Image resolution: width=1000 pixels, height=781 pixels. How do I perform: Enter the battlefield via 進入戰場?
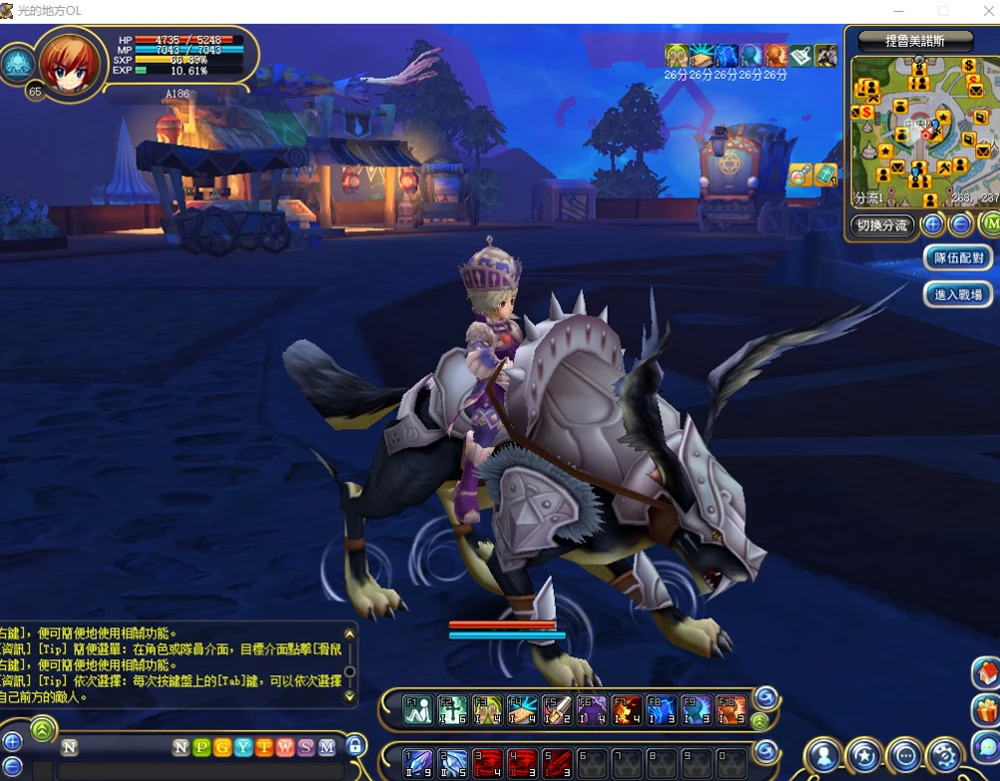point(958,295)
